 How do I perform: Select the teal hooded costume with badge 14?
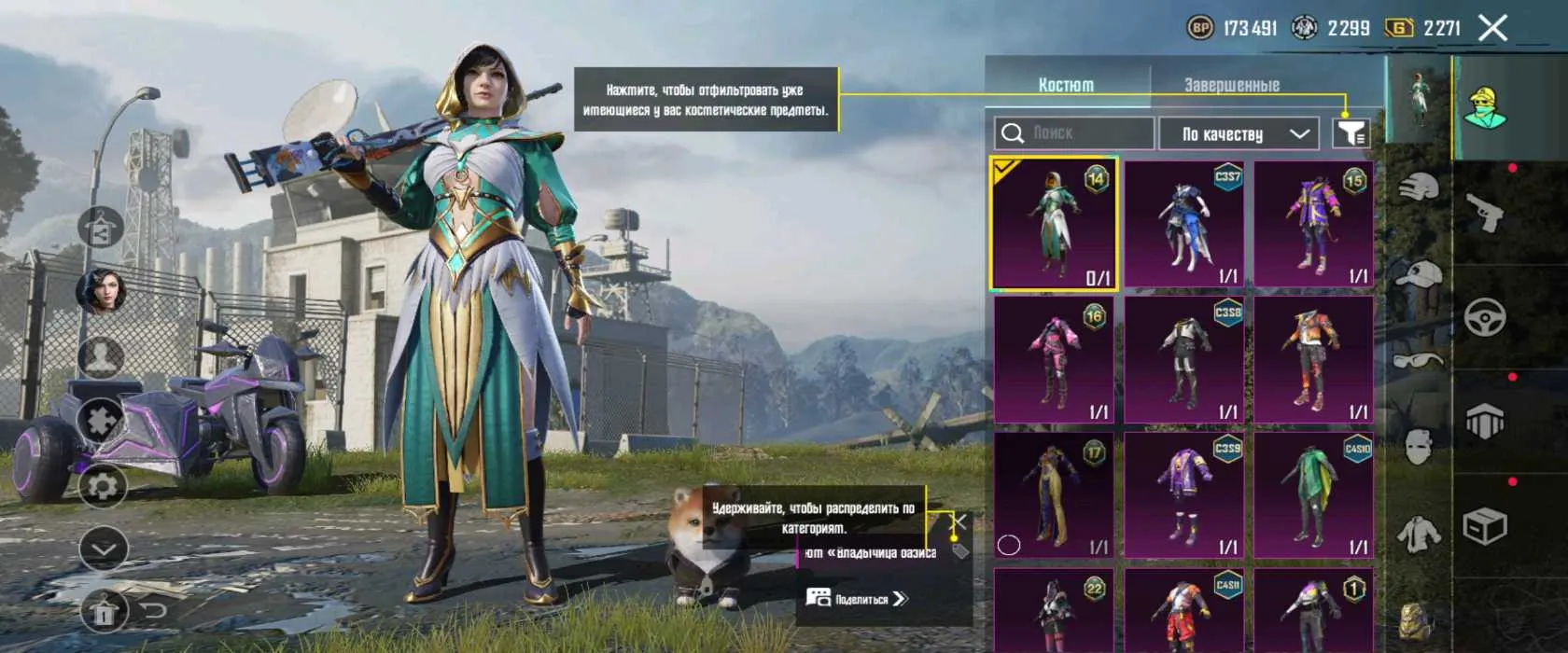pyautogui.click(x=1054, y=224)
